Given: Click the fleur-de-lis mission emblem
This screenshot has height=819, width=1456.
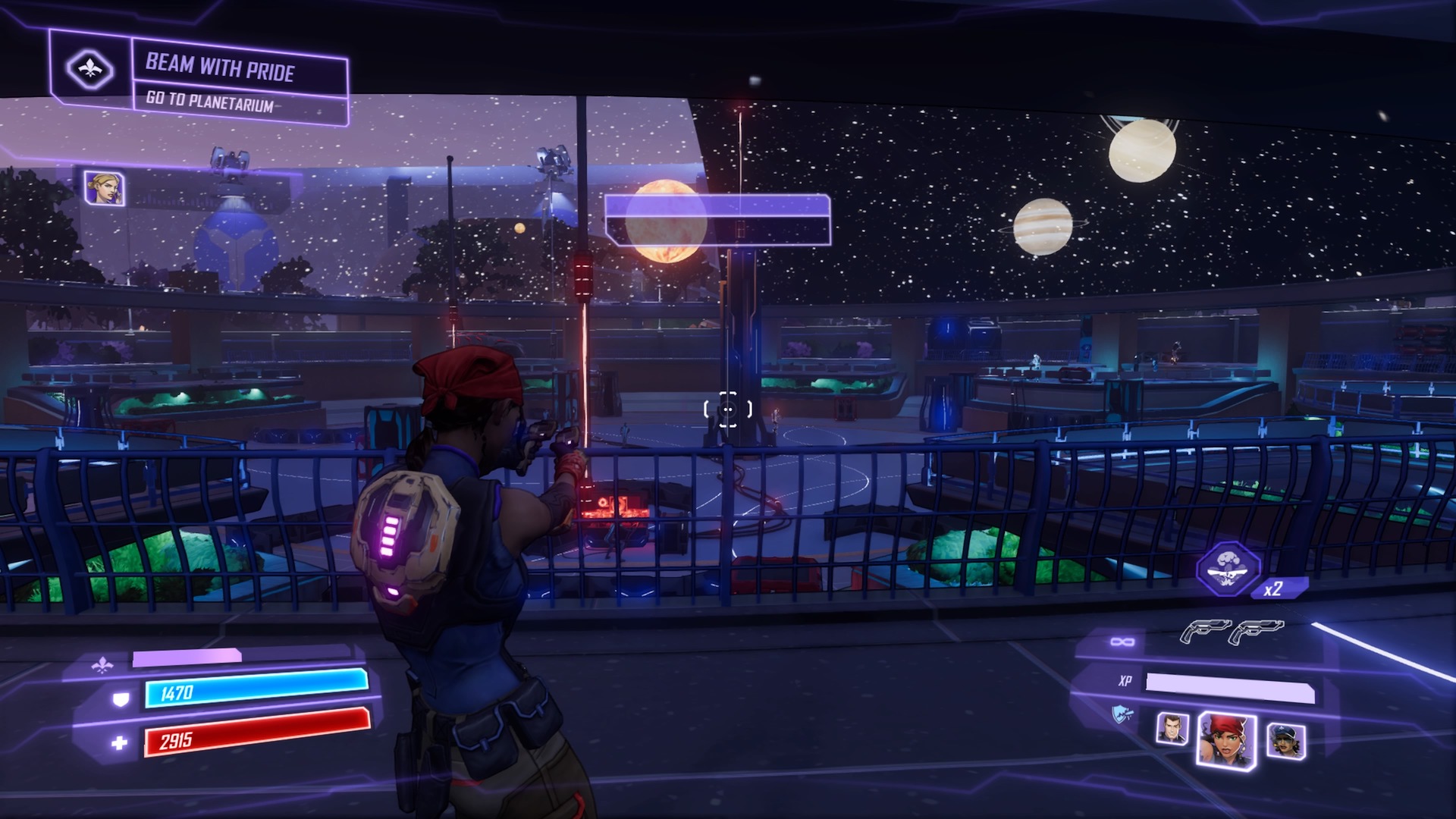Looking at the screenshot, I should pos(90,70).
